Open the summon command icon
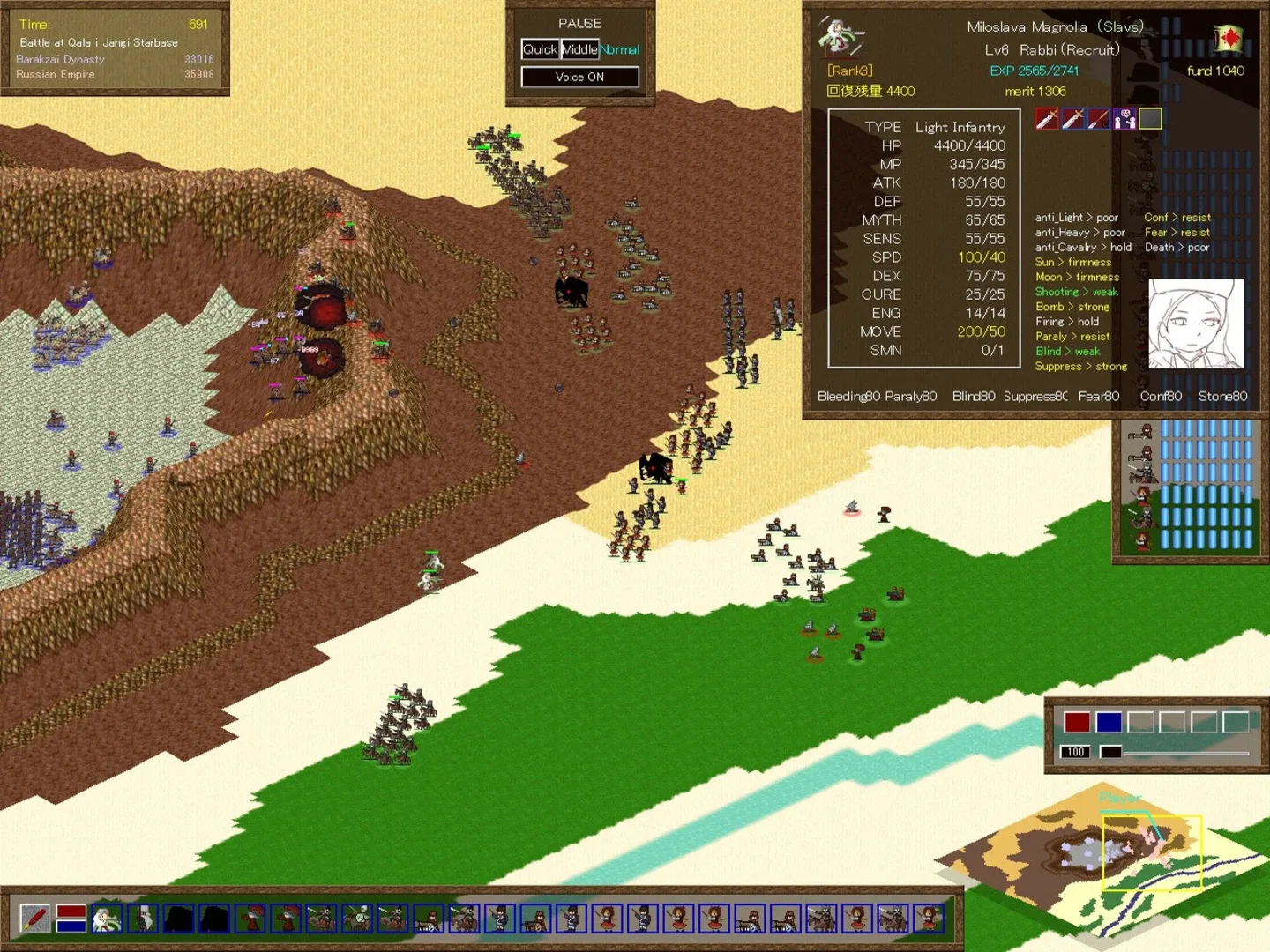This screenshot has height=952, width=1270. pos(1124,118)
